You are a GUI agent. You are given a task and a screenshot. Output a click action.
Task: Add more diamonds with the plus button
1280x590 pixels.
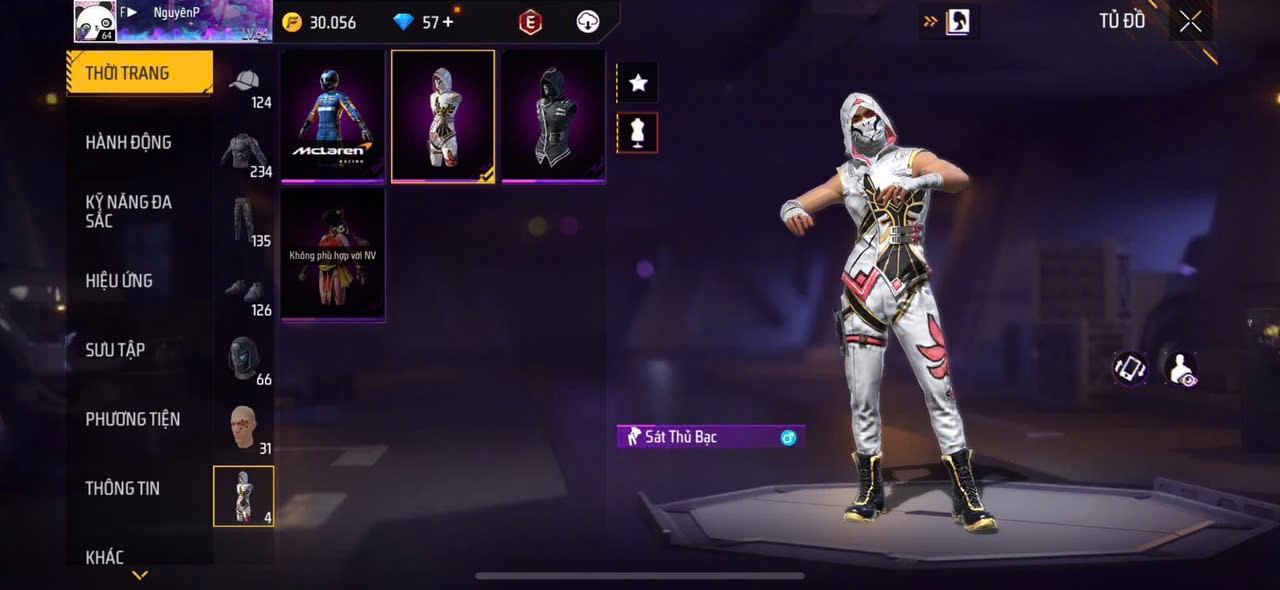tap(448, 22)
